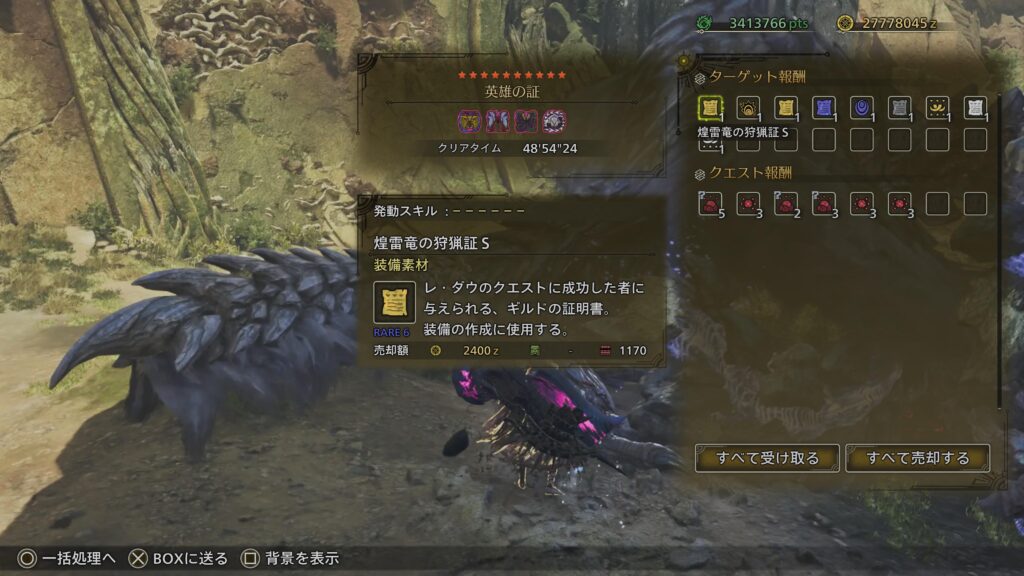Image resolution: width=1024 pixels, height=576 pixels.
Task: Click the すべて受け取る (receive all) button
Action: (x=767, y=458)
